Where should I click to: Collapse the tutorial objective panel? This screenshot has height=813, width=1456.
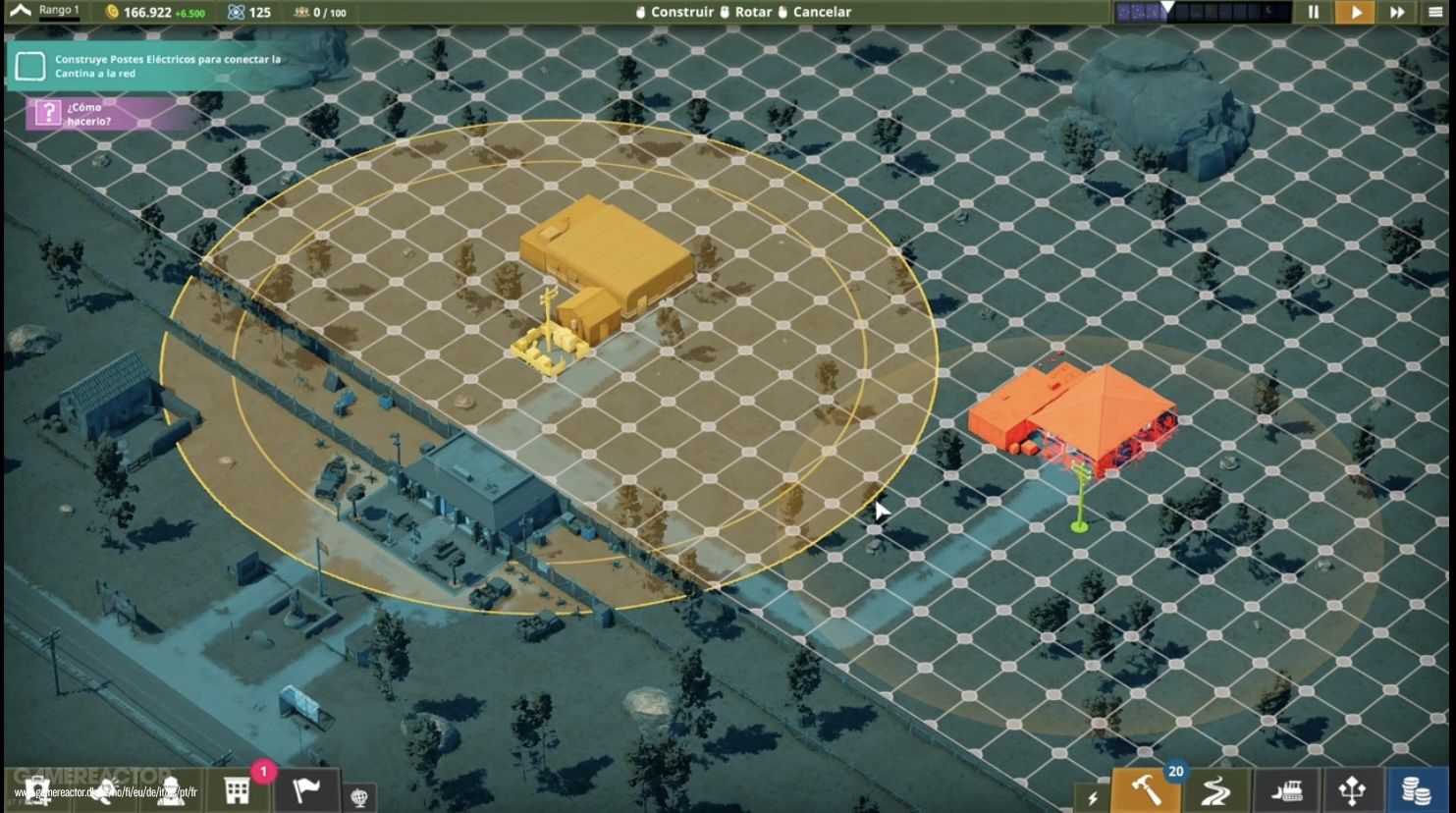point(29,65)
